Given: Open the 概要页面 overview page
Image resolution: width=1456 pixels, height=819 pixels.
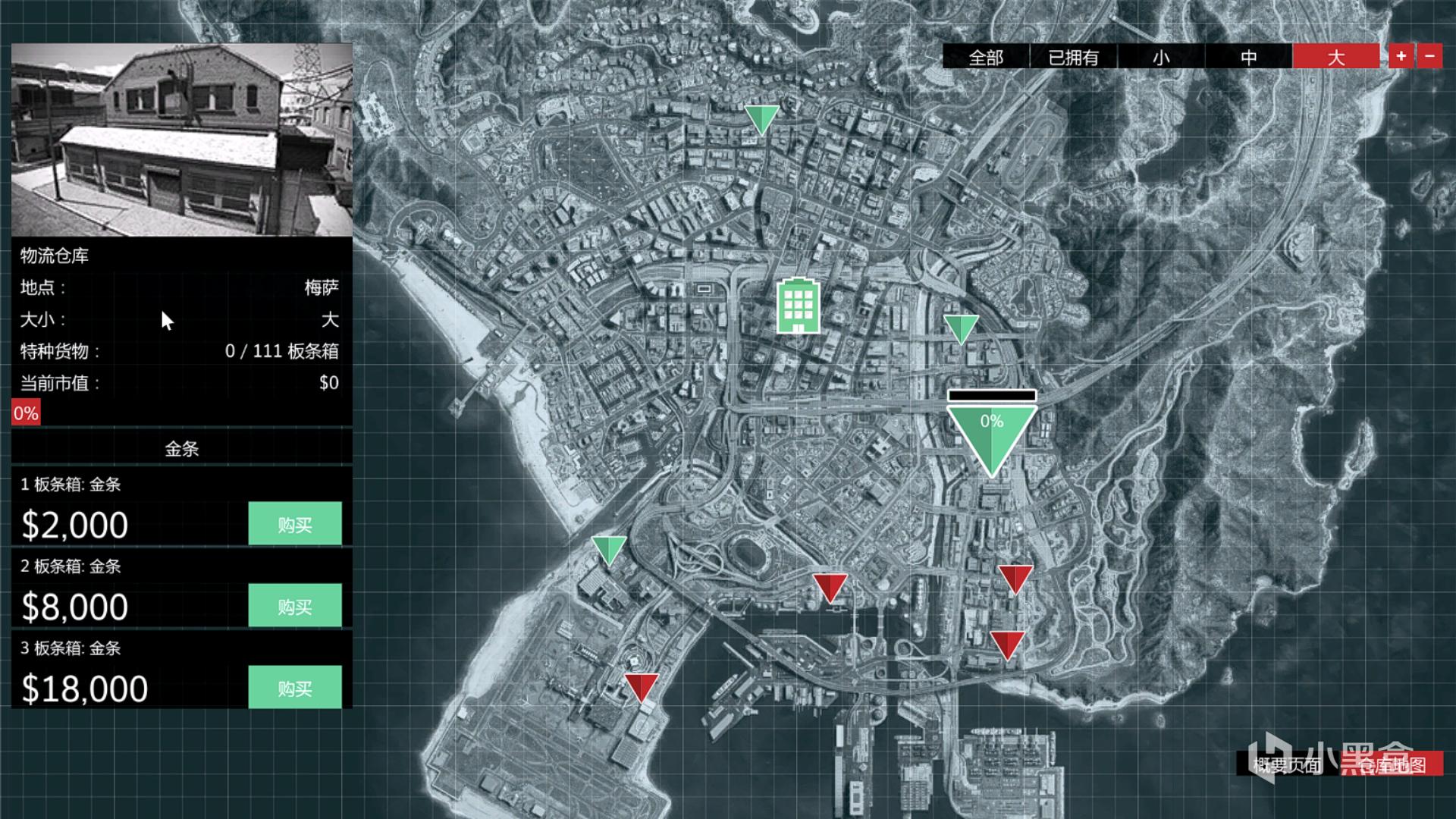Looking at the screenshot, I should [1287, 764].
